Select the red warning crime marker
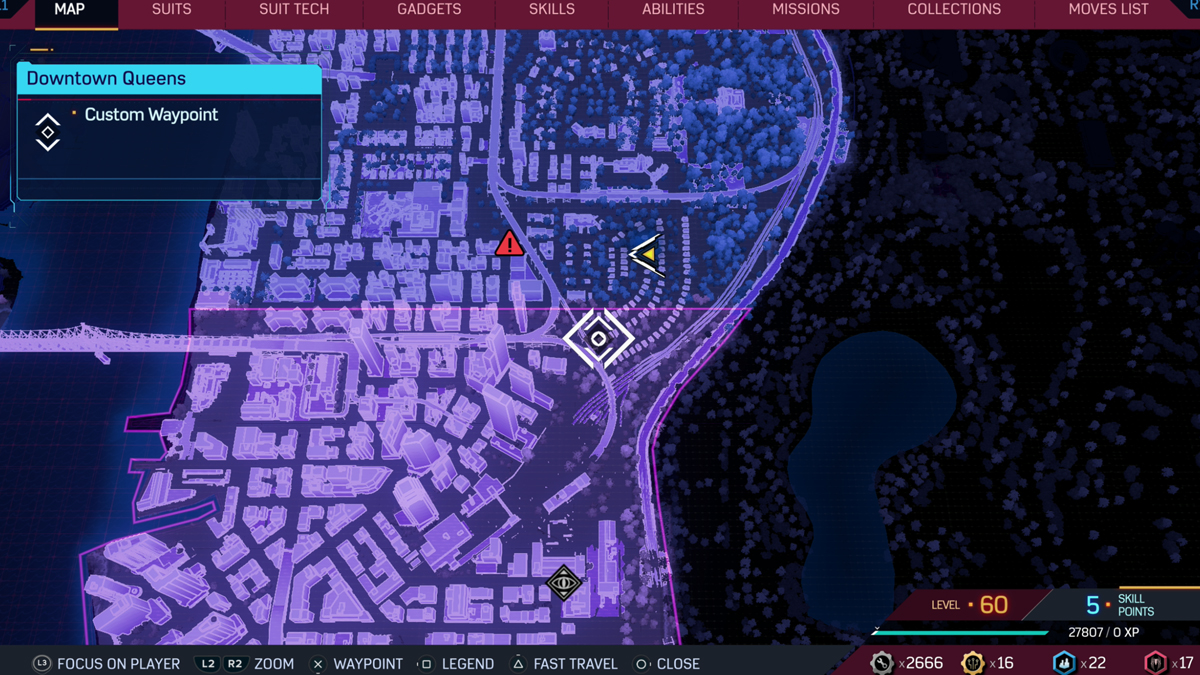Image resolution: width=1200 pixels, height=675 pixels. [x=509, y=243]
